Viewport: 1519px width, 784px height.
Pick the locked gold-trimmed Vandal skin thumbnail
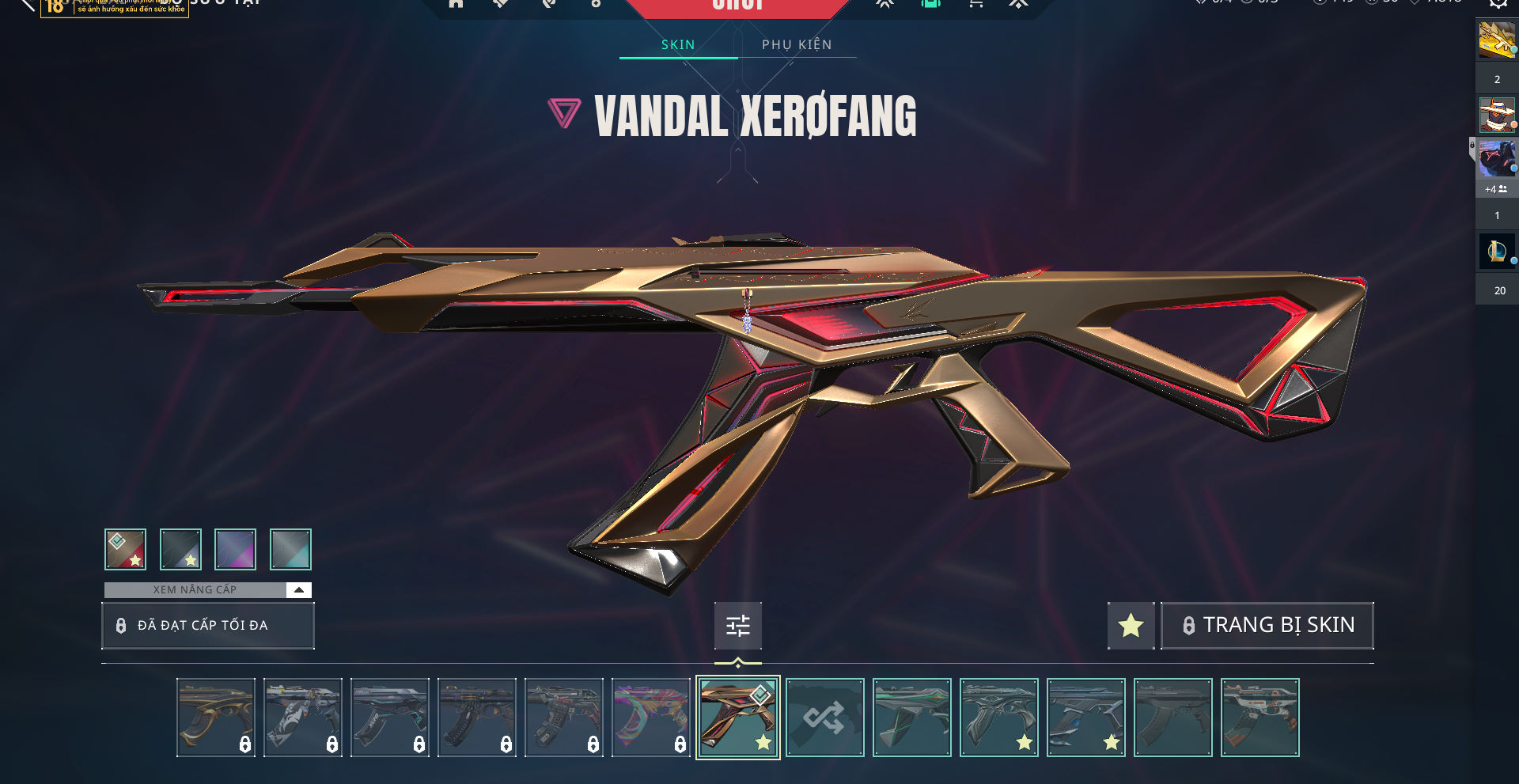click(215, 718)
